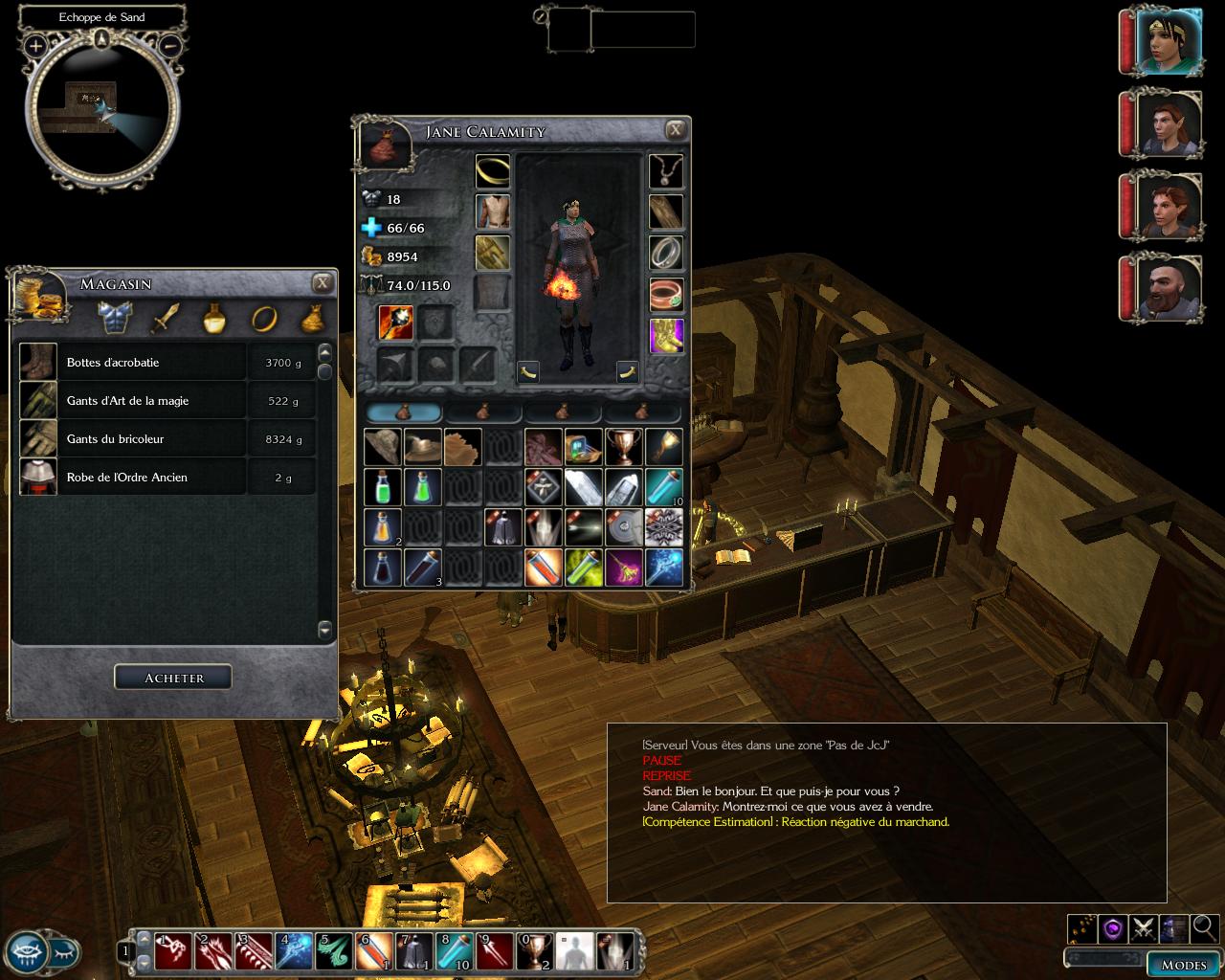
Task: Switch to the first inventory bag tab
Action: coord(404,412)
